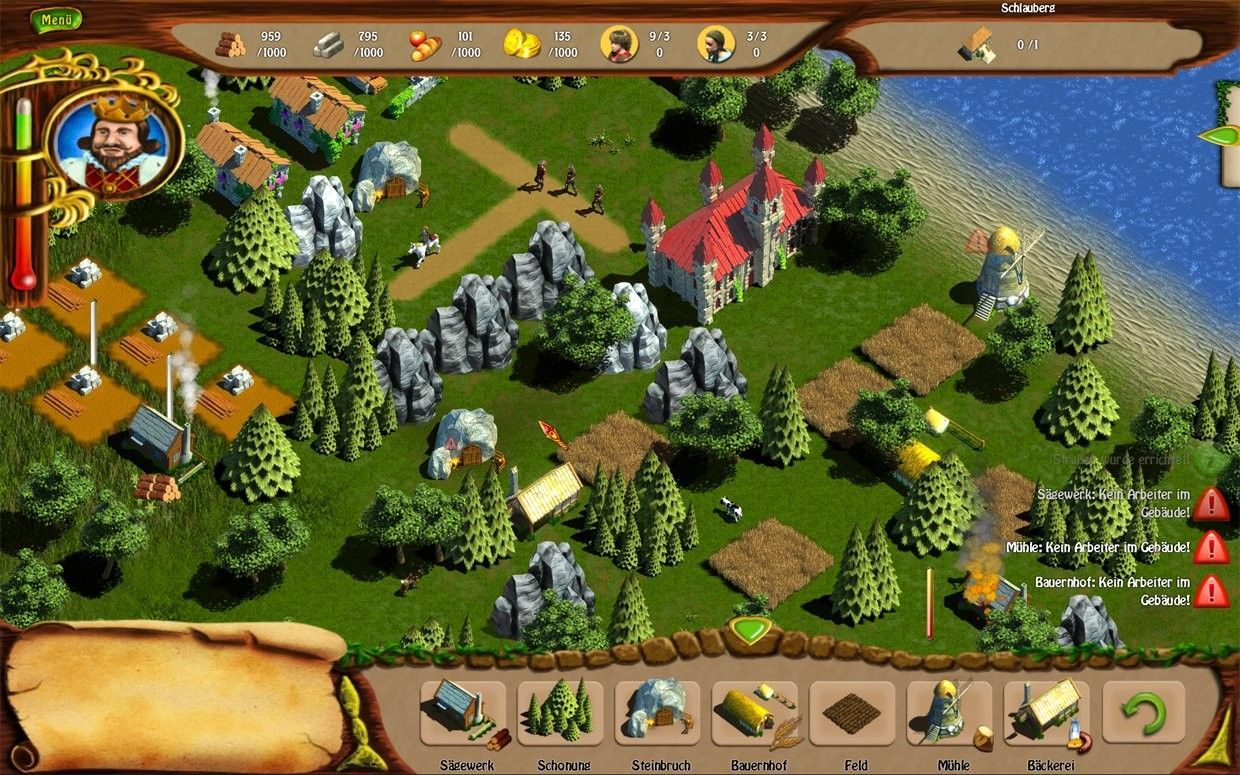Open the Bauernhof no-worker warning alert
The width and height of the screenshot is (1240, 775).
[x=1211, y=590]
